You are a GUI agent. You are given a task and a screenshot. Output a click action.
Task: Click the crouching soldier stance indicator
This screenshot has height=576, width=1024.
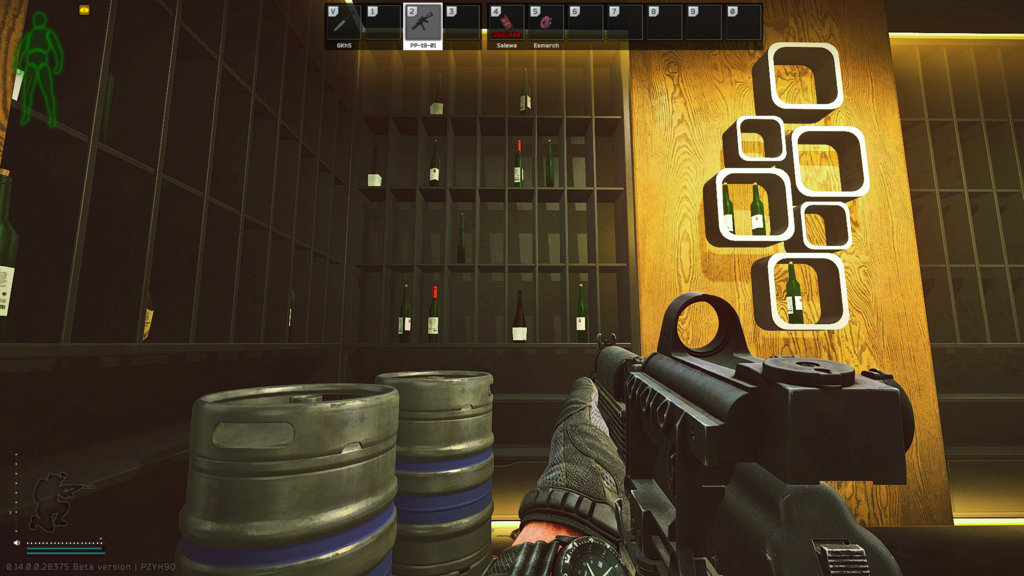(57, 499)
